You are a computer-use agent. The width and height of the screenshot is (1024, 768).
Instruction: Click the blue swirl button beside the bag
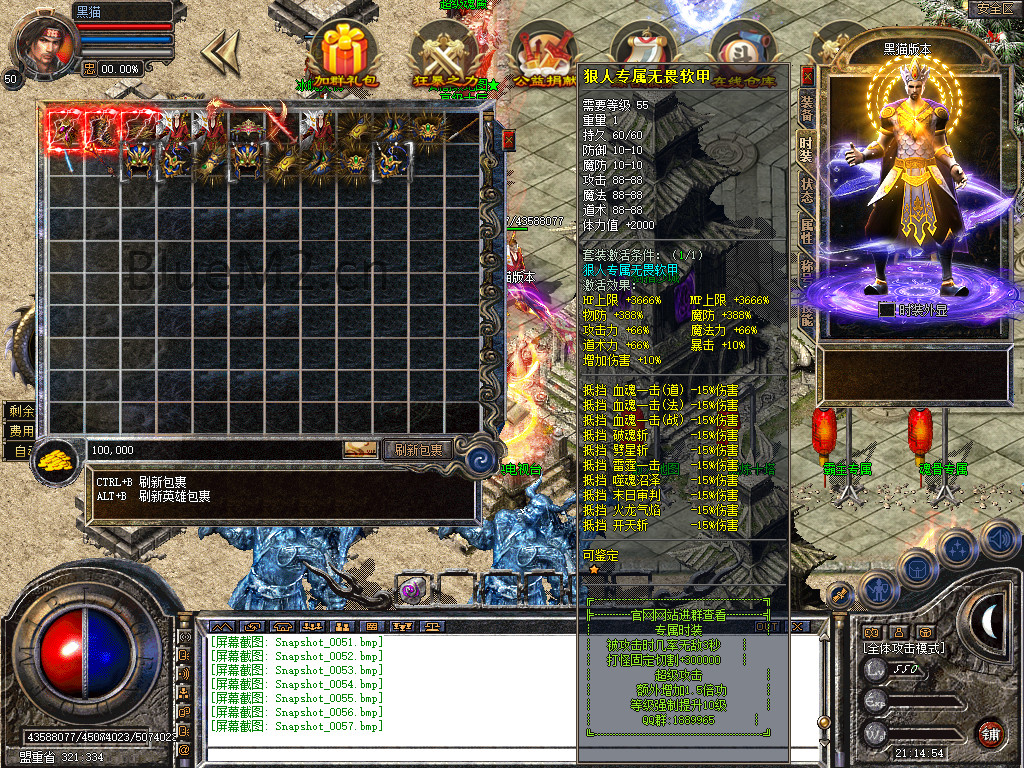pyautogui.click(x=481, y=461)
